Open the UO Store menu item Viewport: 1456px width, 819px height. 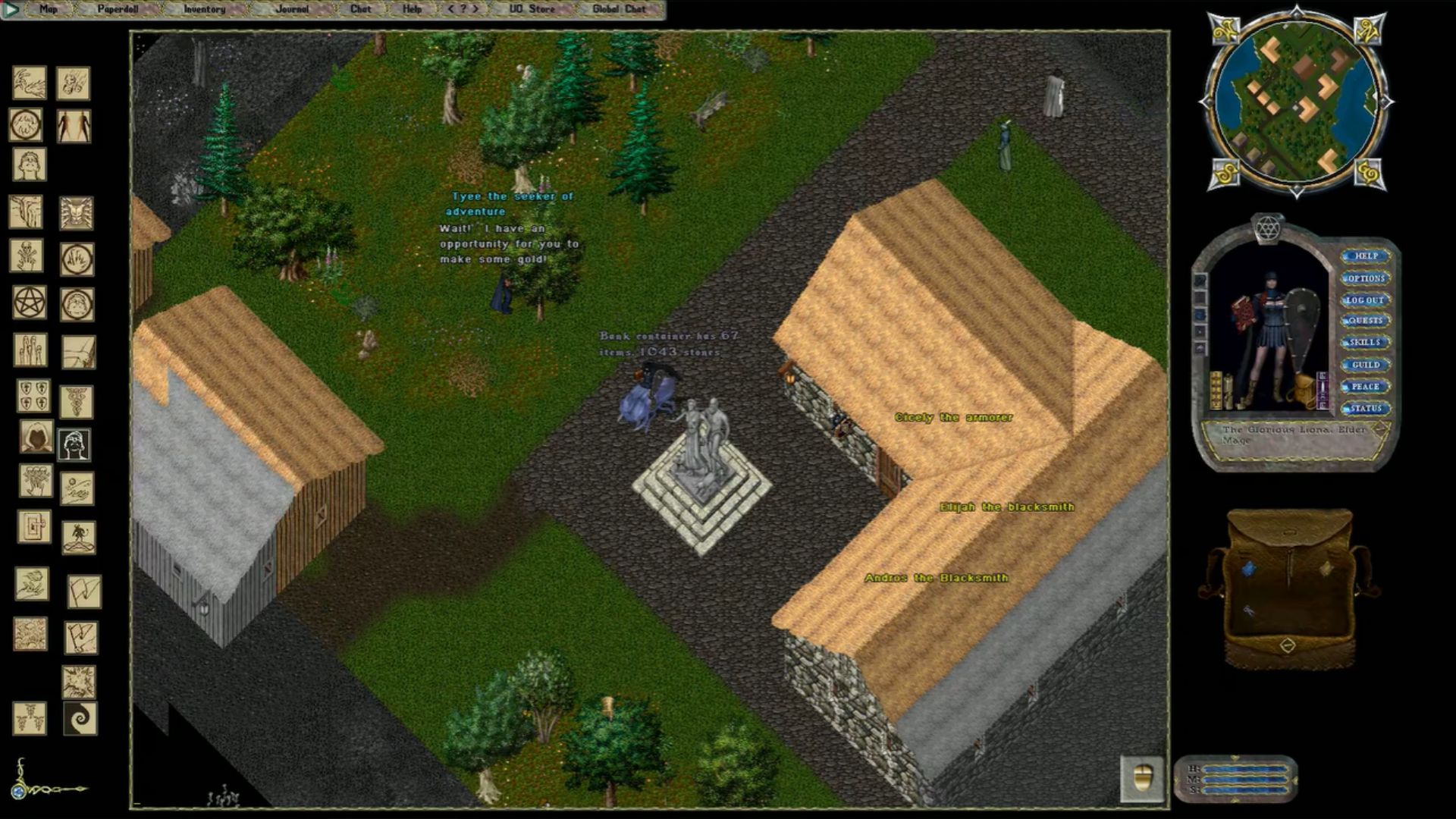pyautogui.click(x=532, y=8)
